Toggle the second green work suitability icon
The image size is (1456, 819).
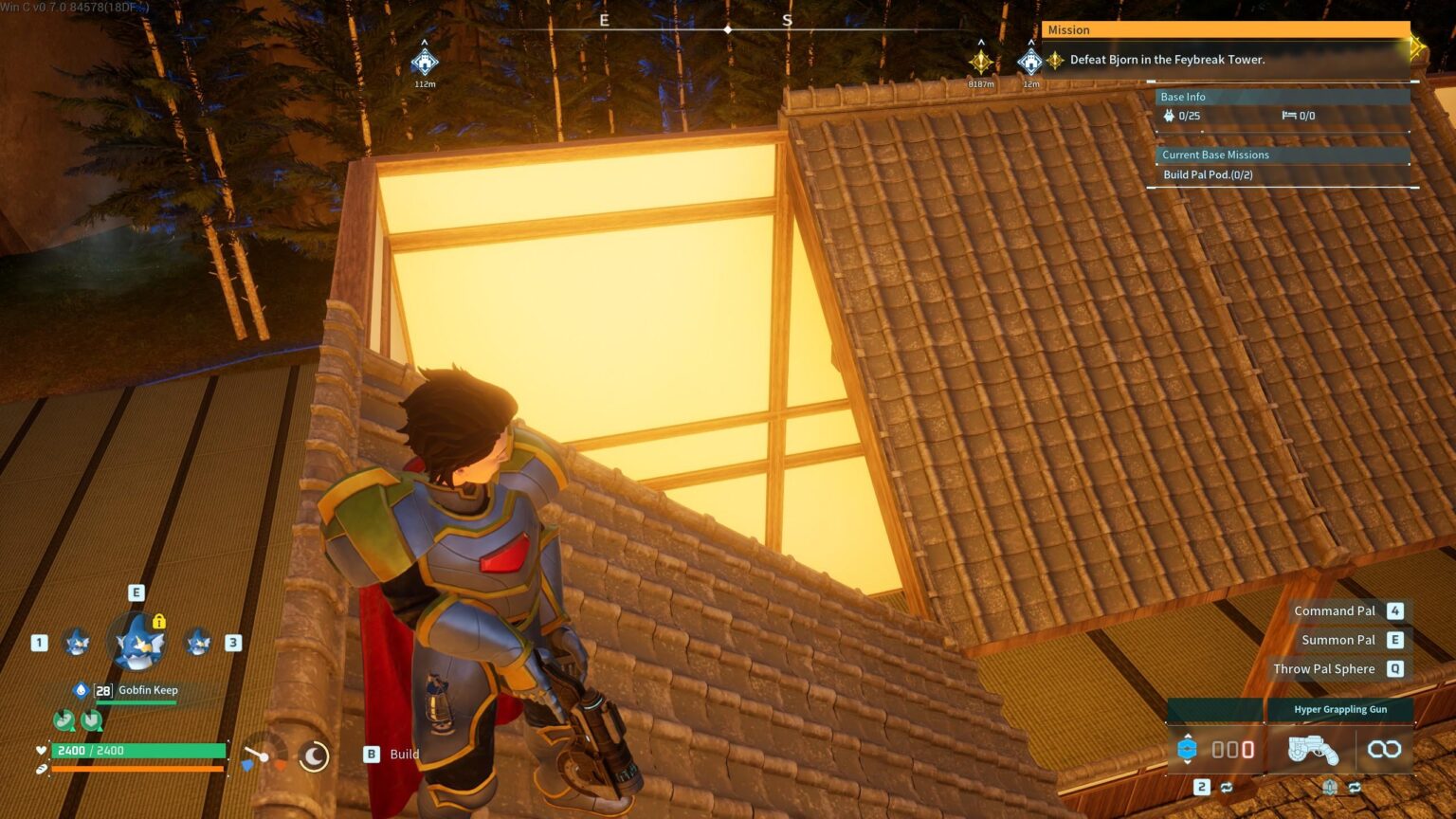(x=92, y=720)
